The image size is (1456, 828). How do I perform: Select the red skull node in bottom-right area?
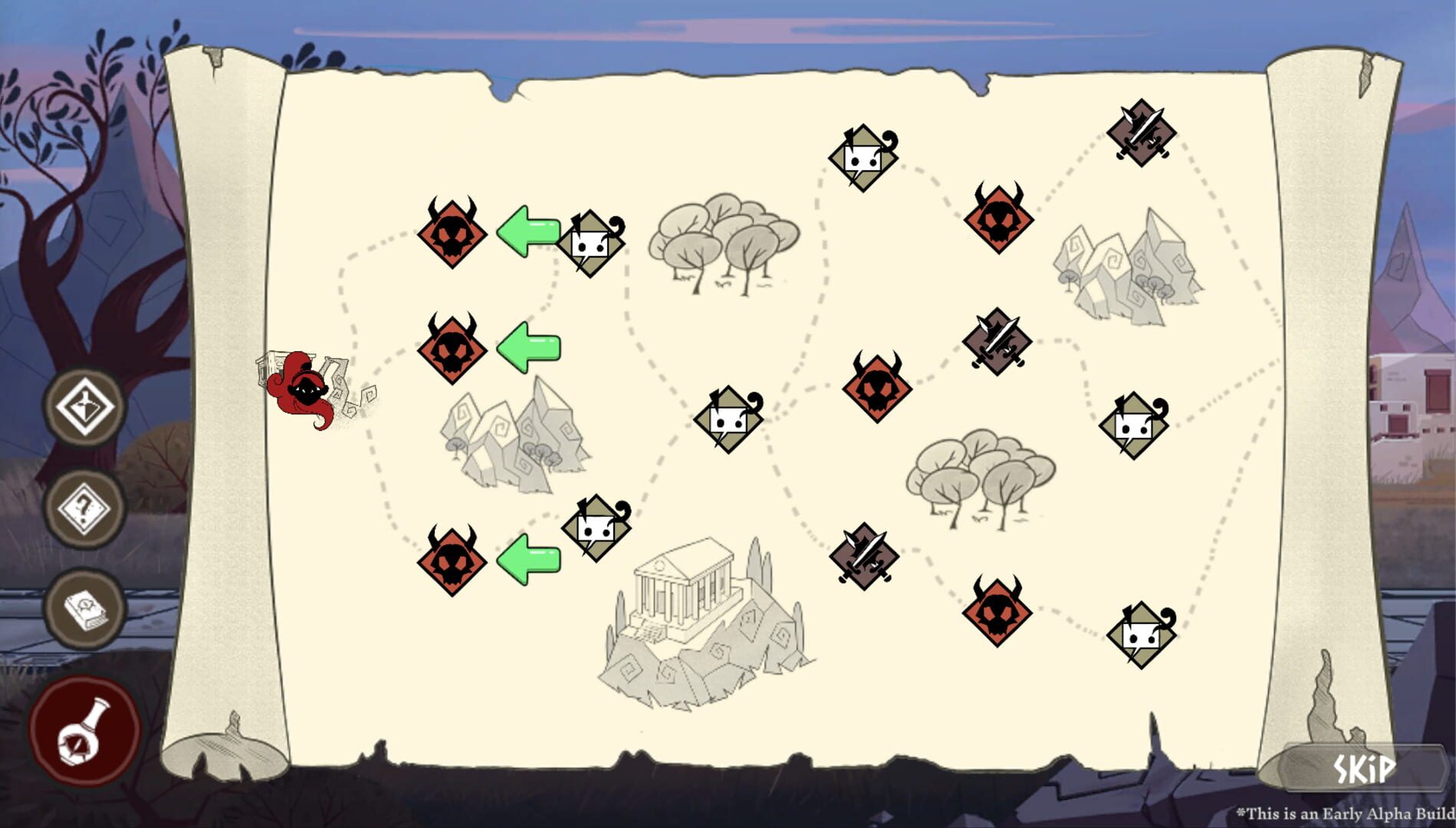pyautogui.click(x=997, y=613)
